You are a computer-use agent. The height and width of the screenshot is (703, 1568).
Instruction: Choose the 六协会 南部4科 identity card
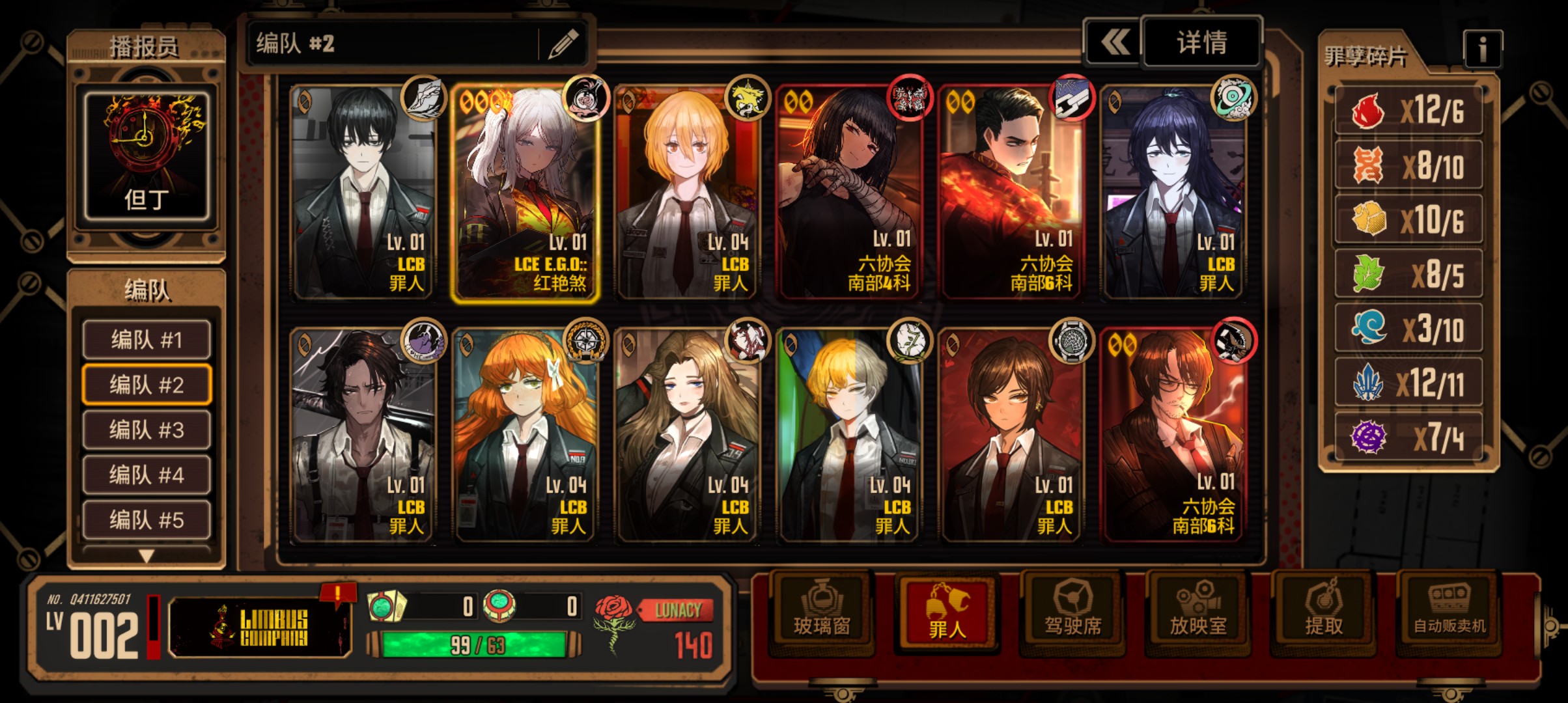click(848, 193)
